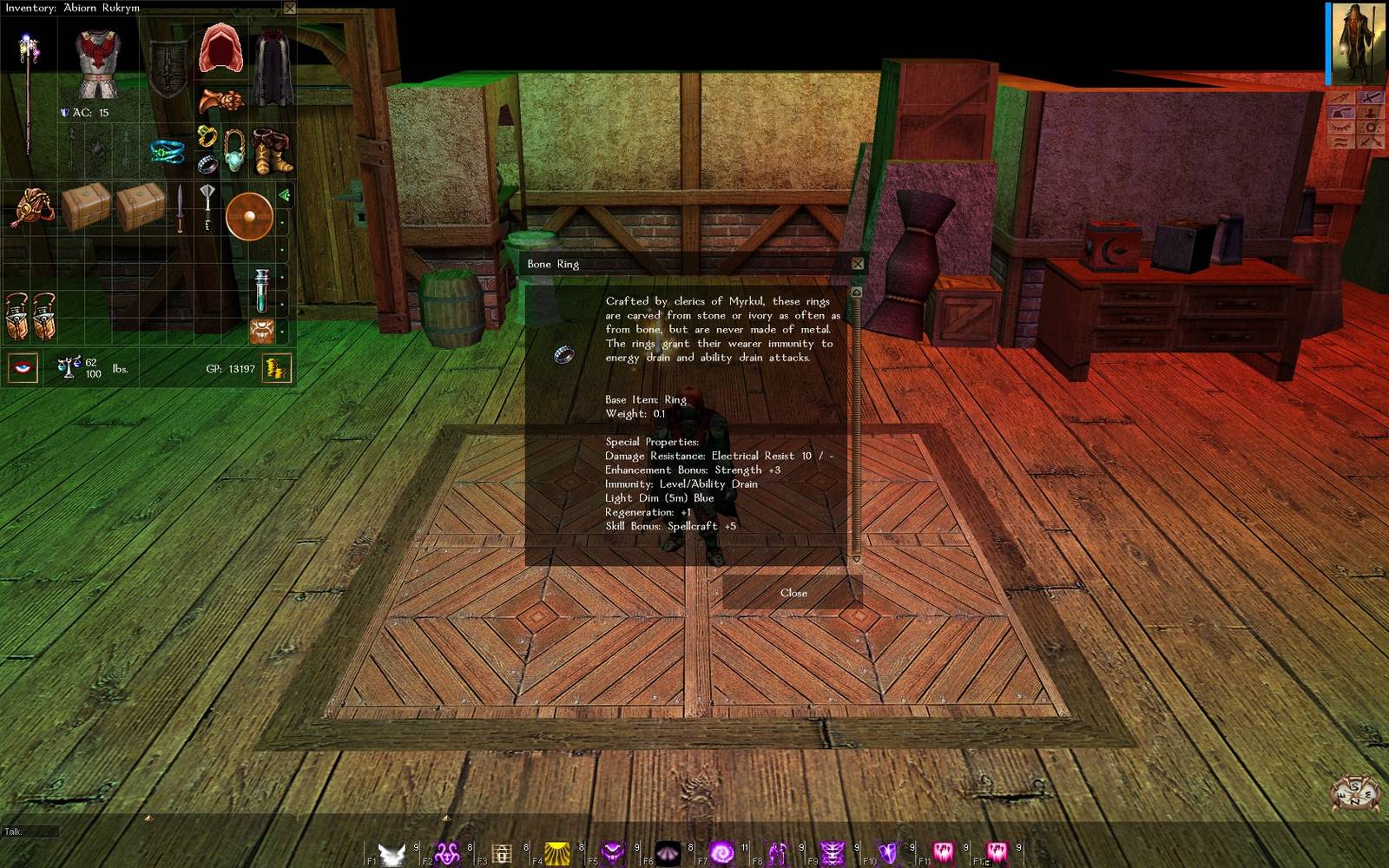
Task: Select the equipped chest armor with red eagle
Action: pos(96,61)
